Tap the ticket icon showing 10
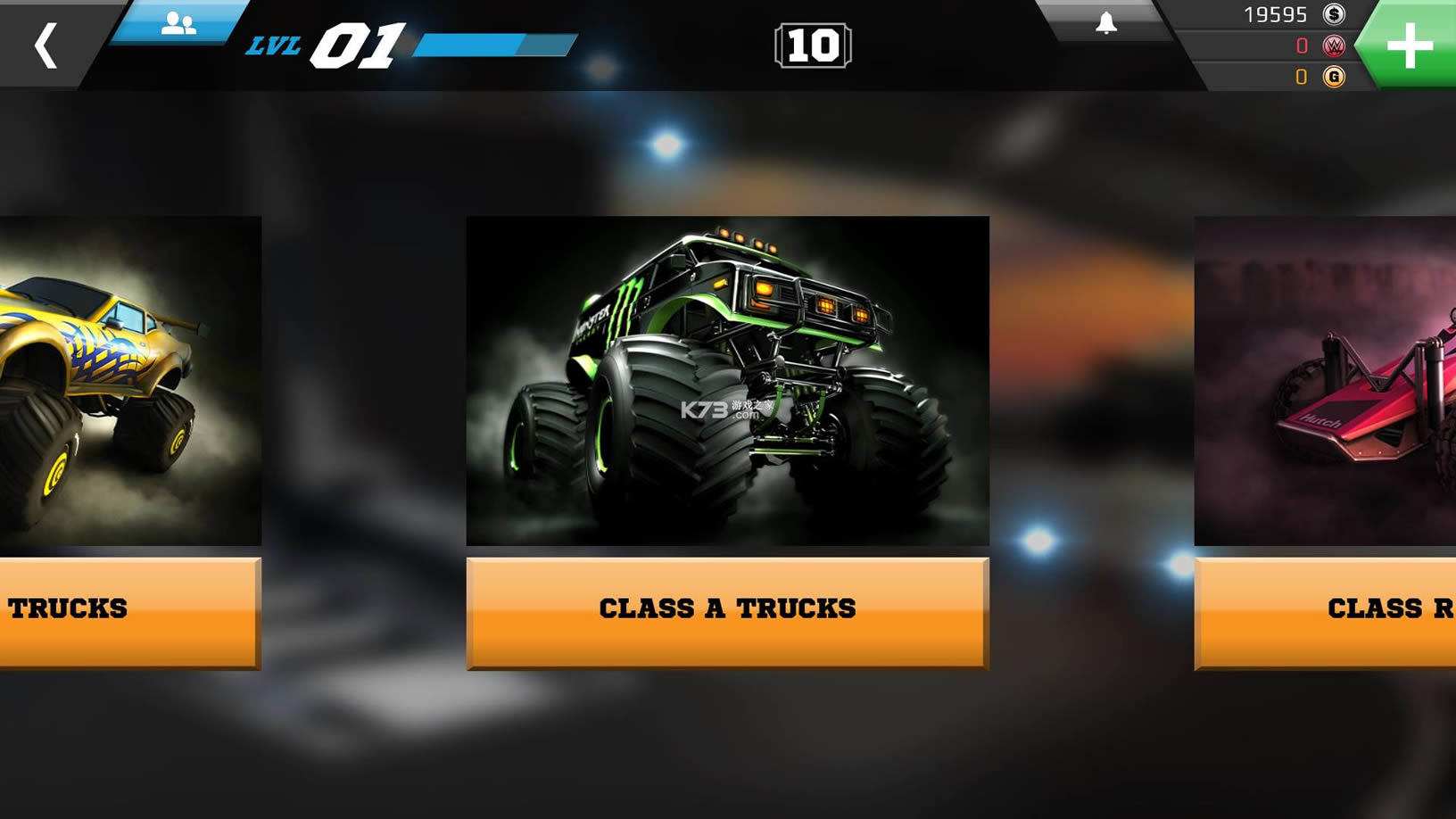1456x819 pixels. pos(813,46)
